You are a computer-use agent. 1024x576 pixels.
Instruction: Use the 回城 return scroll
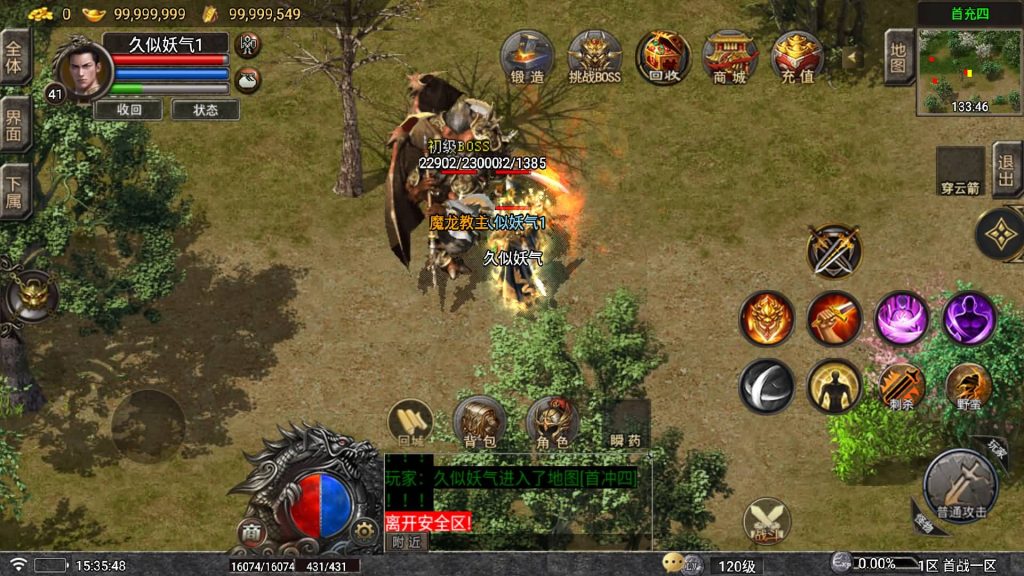pos(410,421)
